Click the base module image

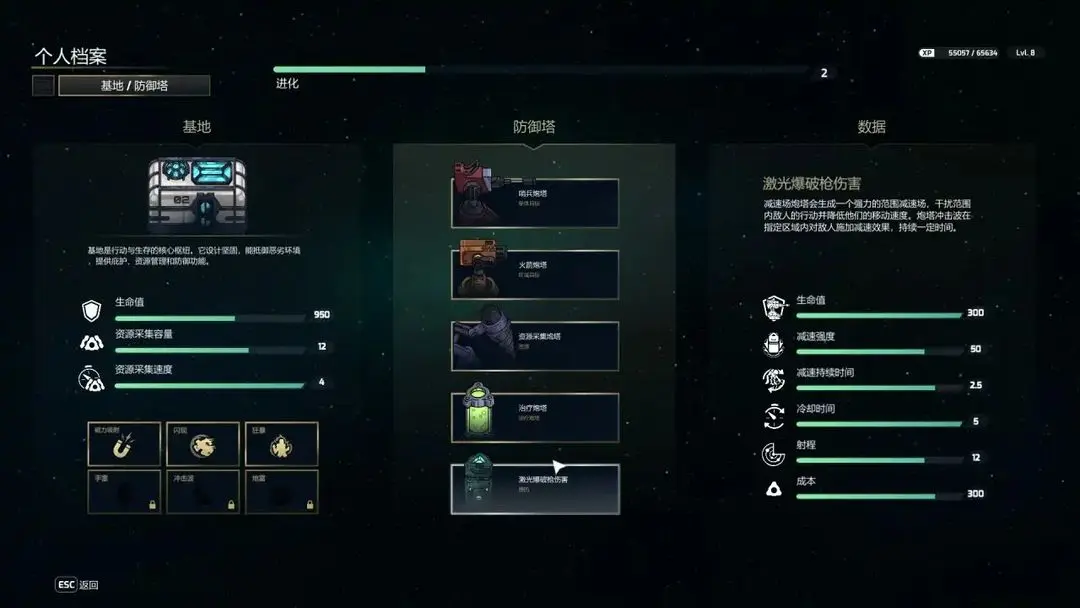197,196
